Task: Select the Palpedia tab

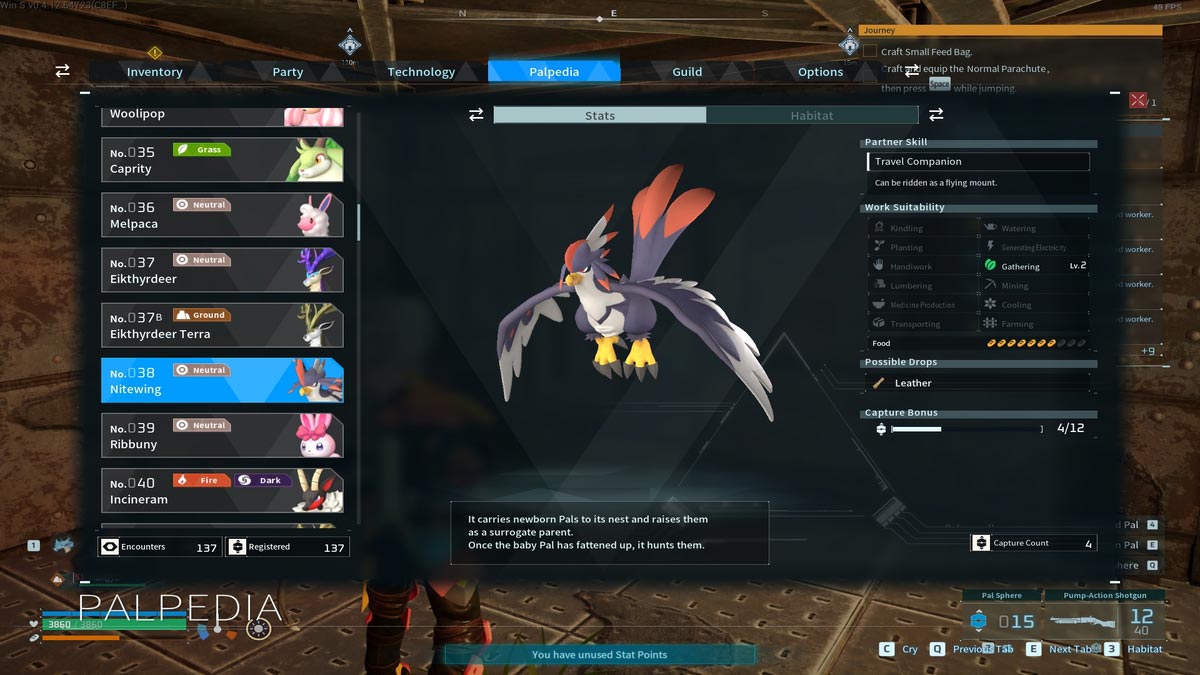Action: point(554,72)
